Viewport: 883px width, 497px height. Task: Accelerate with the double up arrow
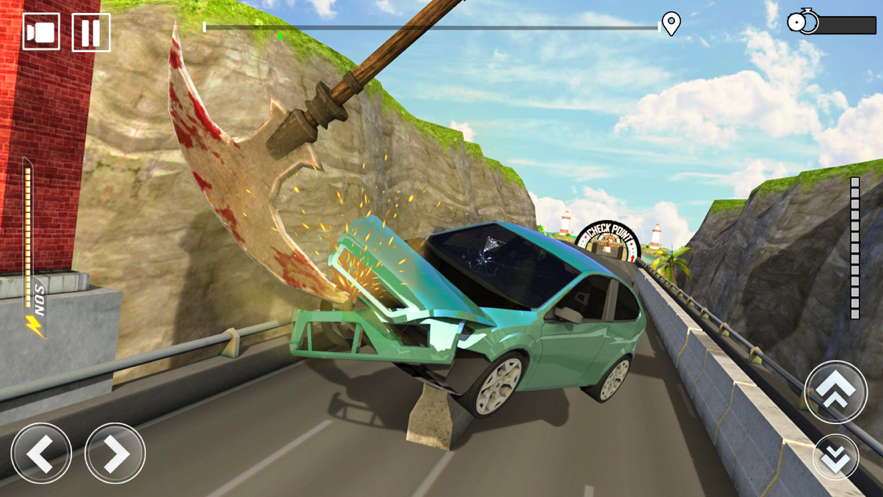point(835,391)
